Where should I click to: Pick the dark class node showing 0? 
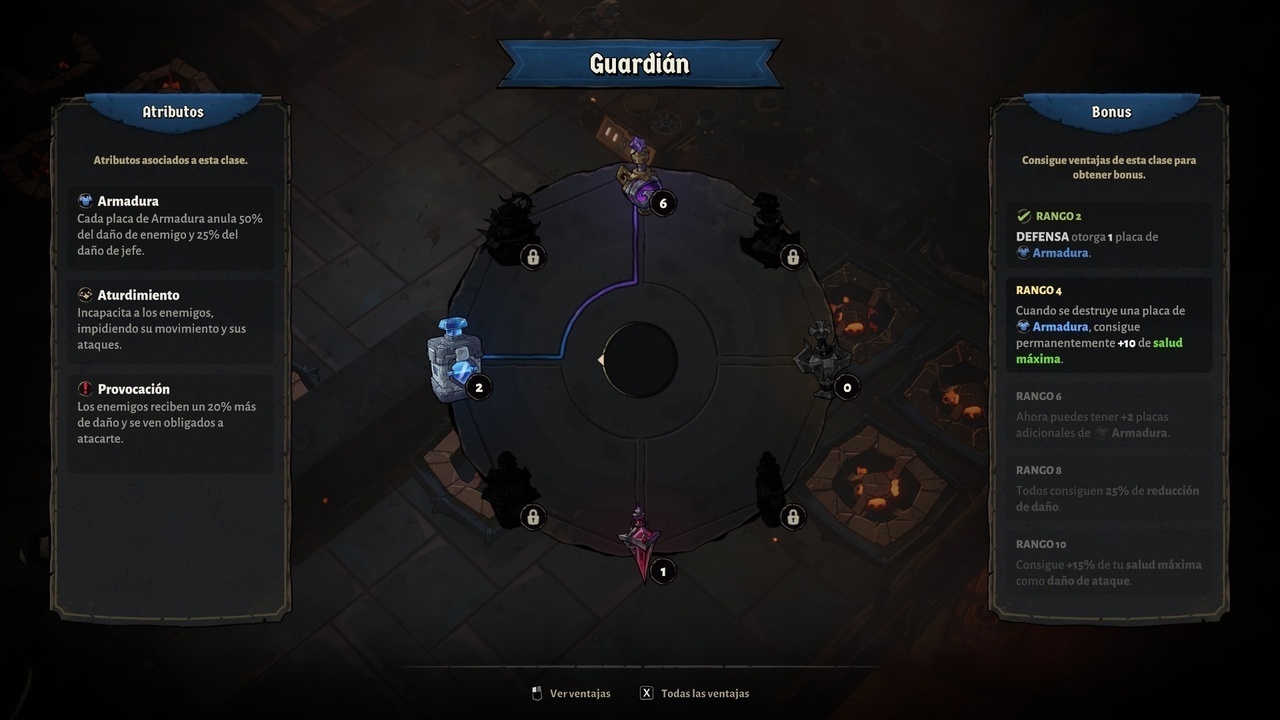click(822, 359)
